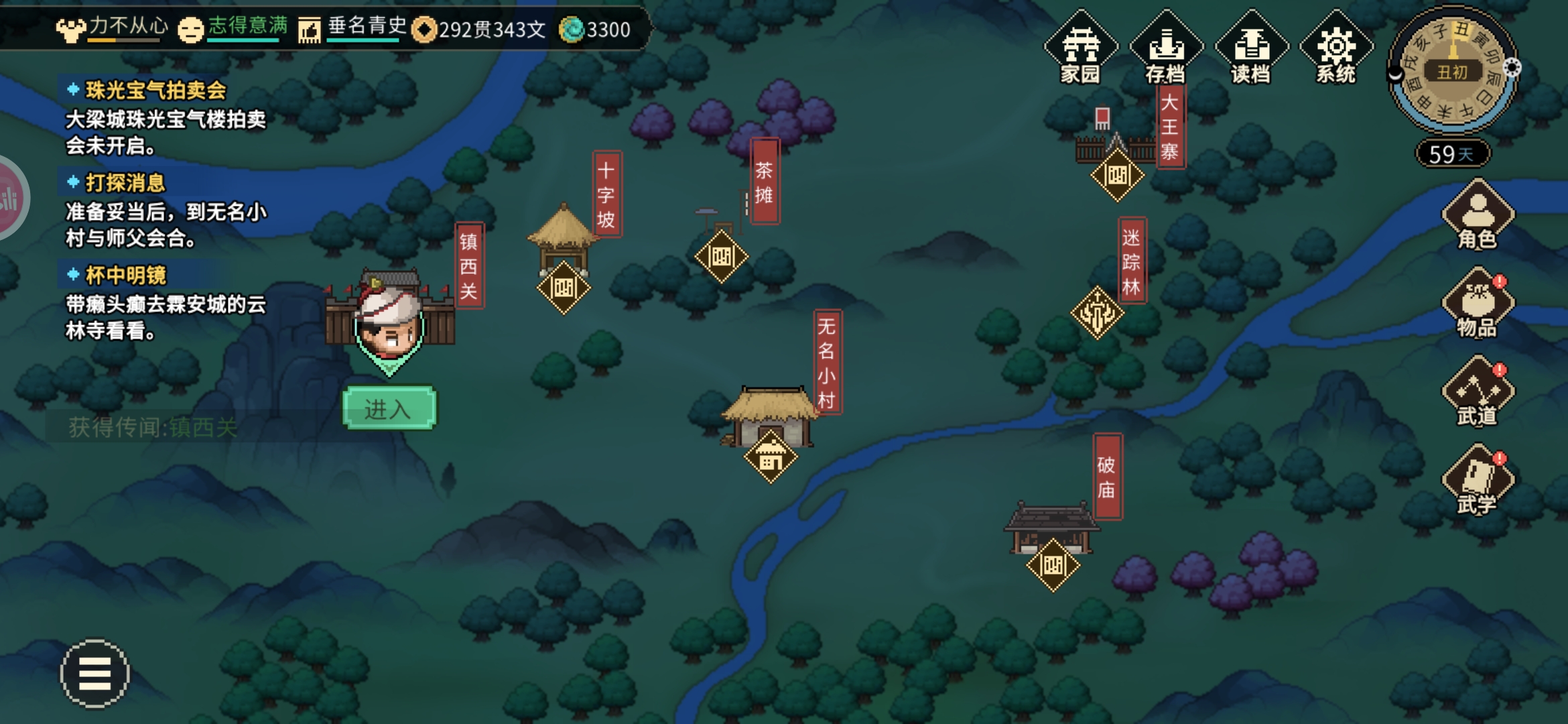Open the 武道 martial path screen

1478,393
